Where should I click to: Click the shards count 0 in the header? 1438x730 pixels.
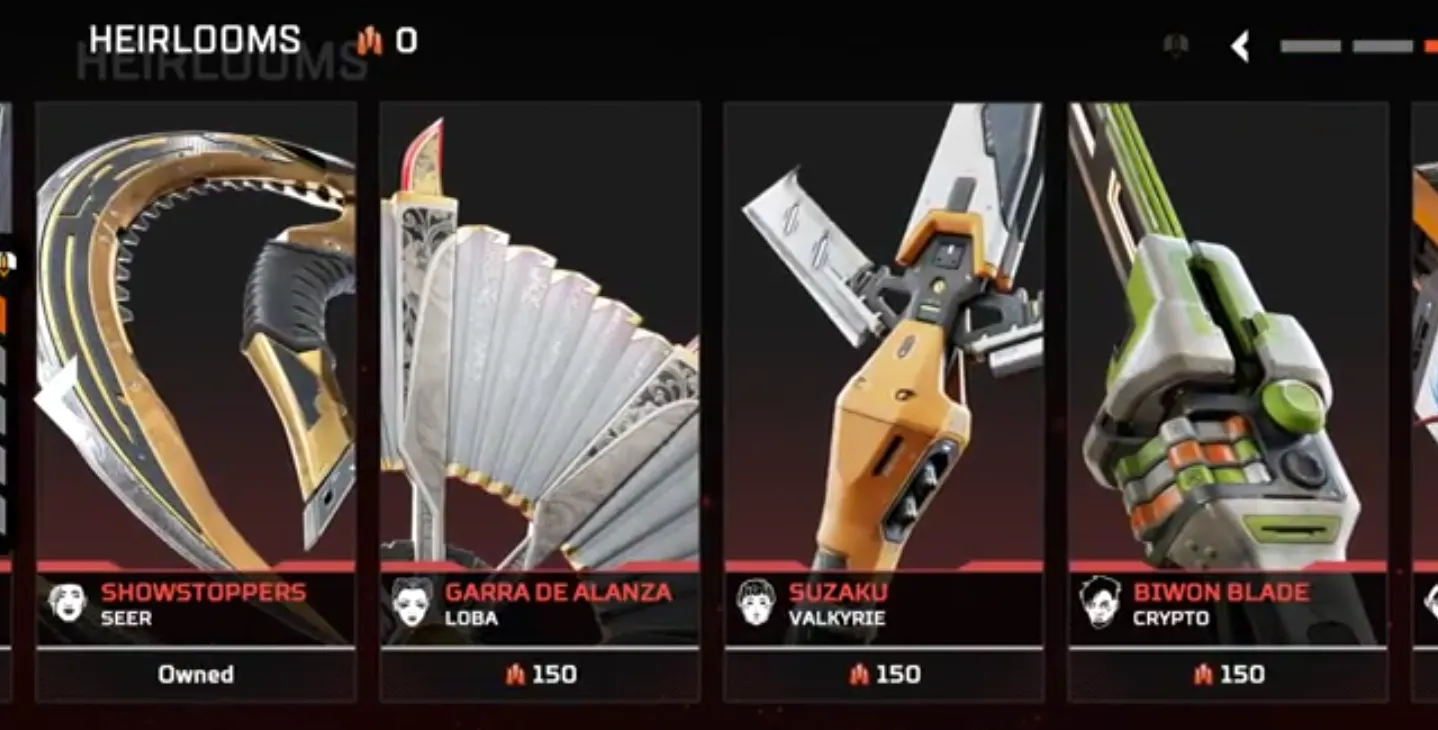point(404,42)
